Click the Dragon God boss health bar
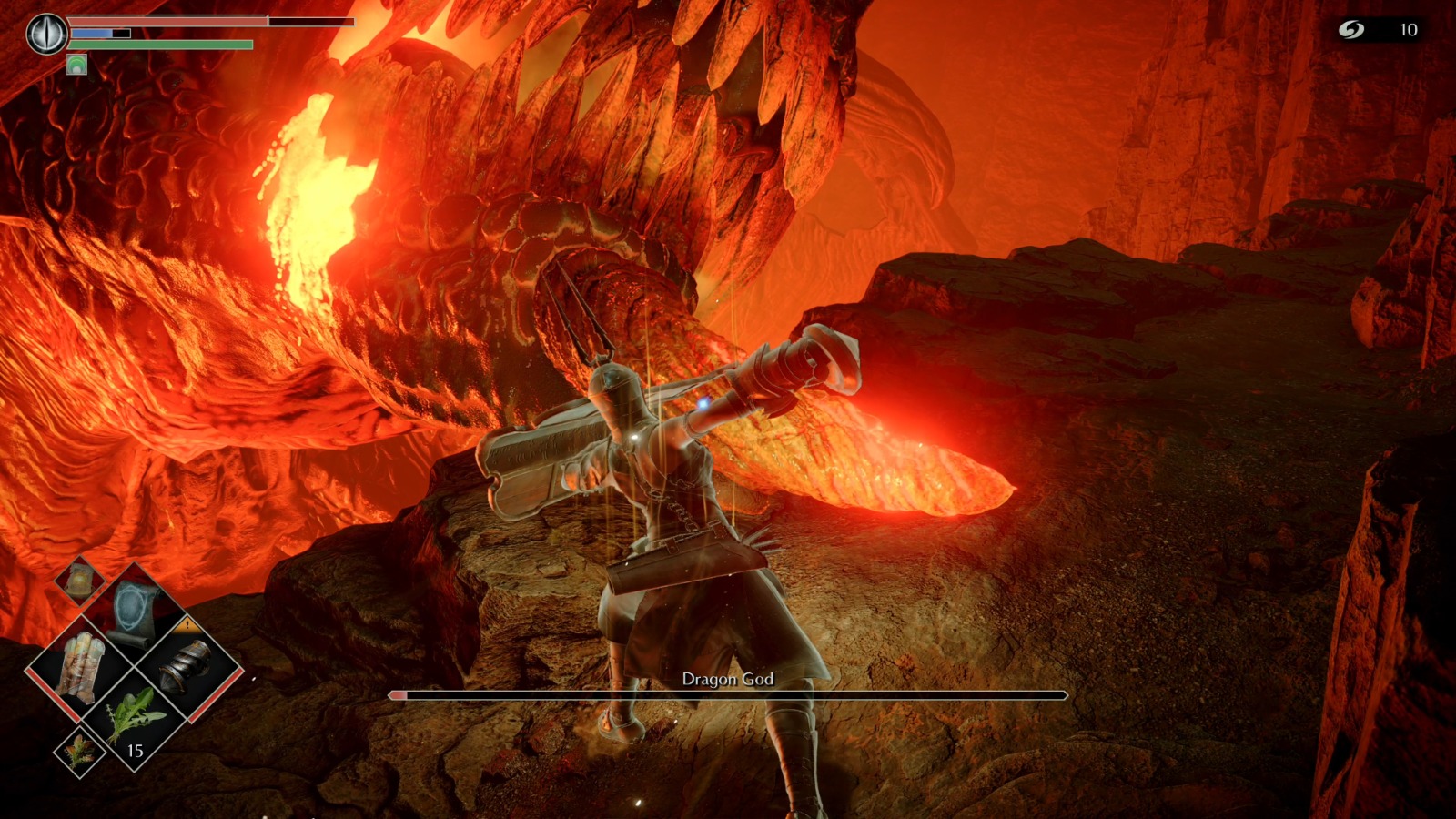This screenshot has width=1456, height=819. [728, 696]
